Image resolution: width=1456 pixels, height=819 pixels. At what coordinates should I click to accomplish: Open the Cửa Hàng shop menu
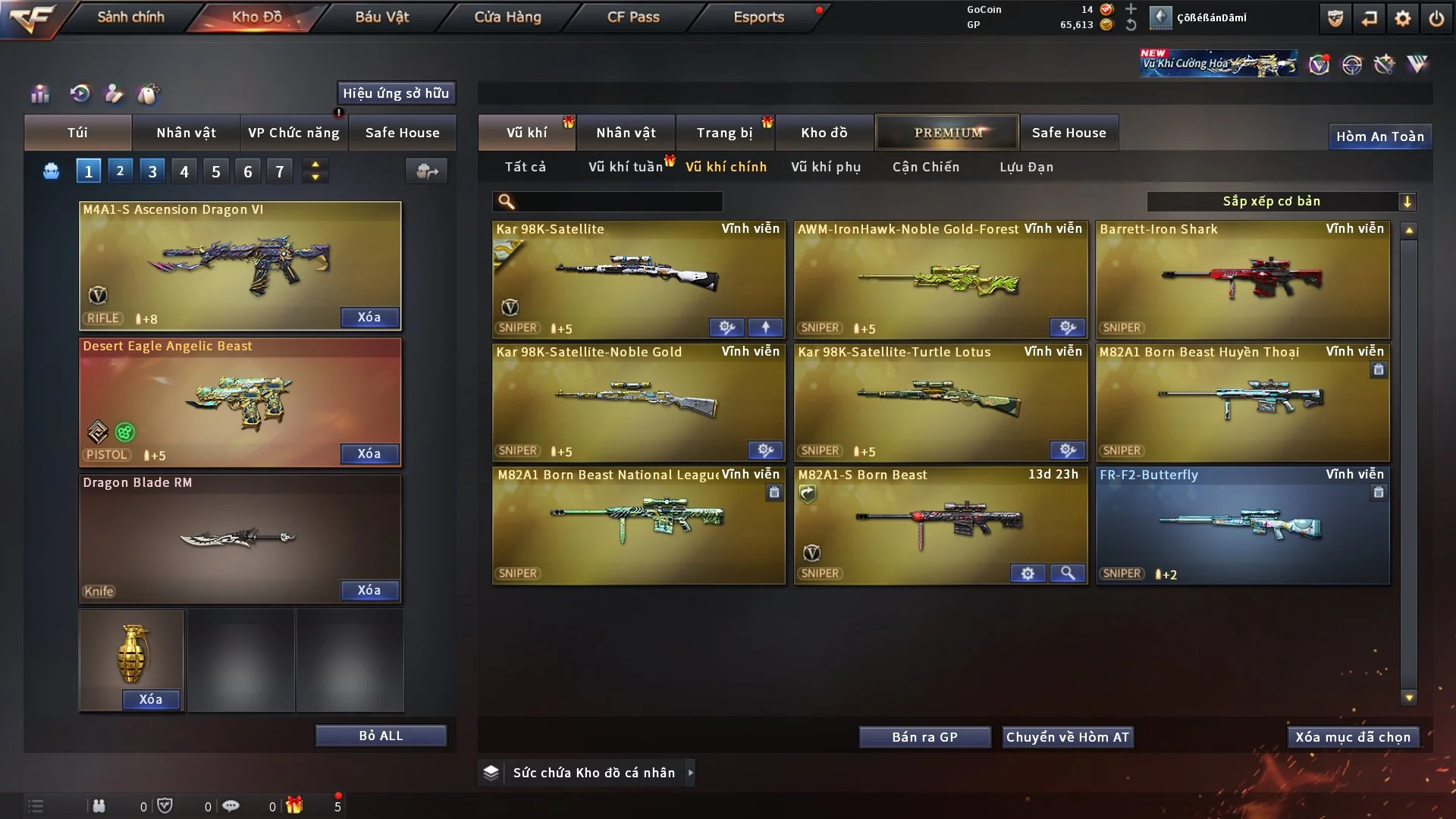(507, 17)
